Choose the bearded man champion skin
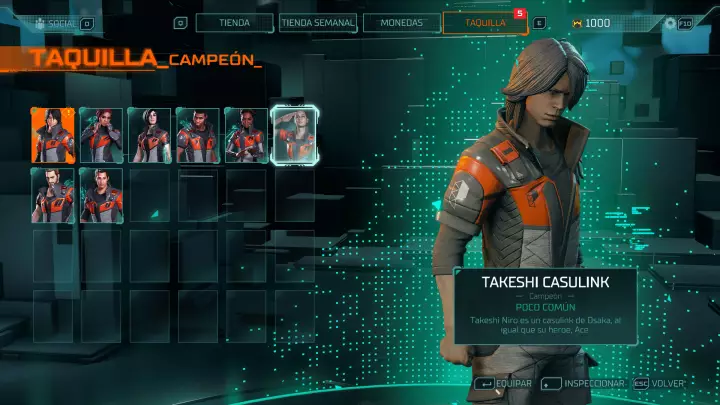 53,194
